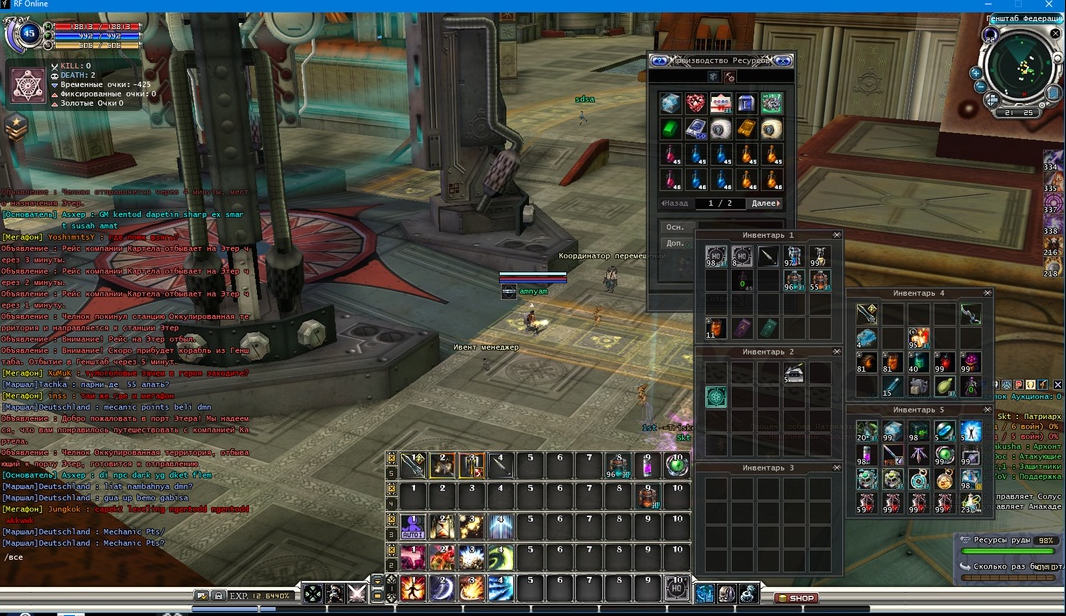The image size is (1066, 616).
Task: Click the circular radar minimap
Action: tap(1020, 64)
